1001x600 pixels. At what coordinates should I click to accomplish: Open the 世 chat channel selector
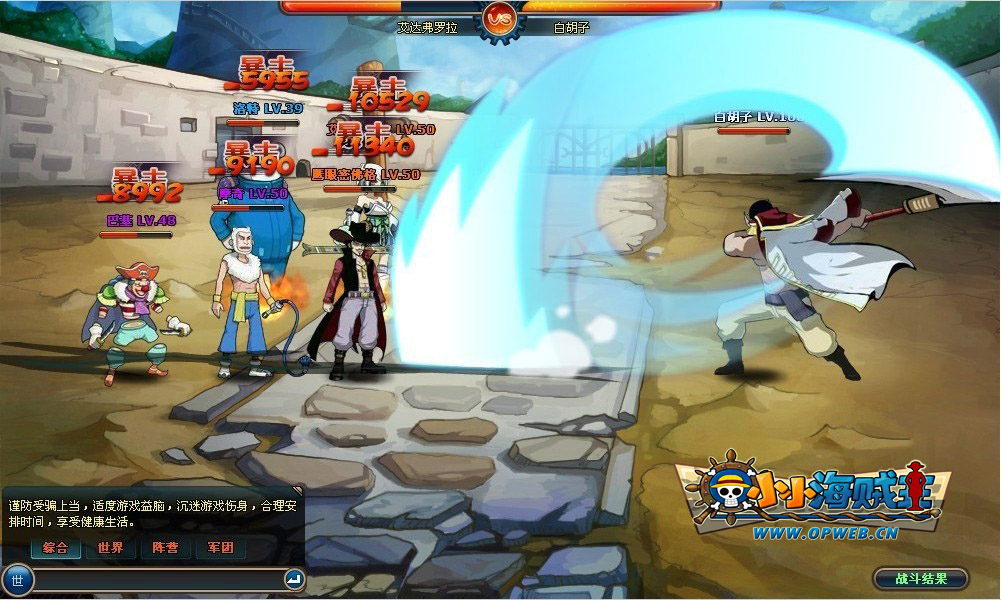(x=18, y=579)
